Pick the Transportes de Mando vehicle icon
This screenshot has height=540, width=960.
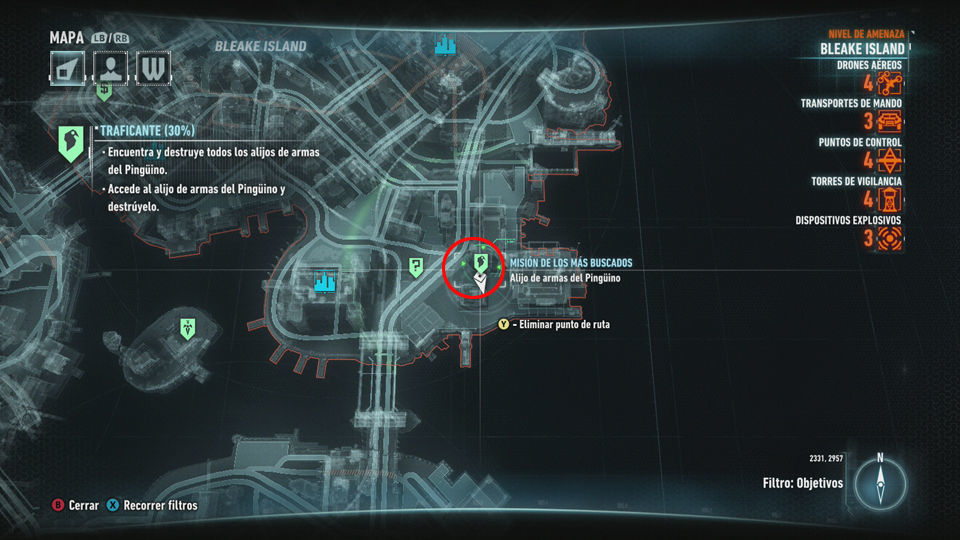[890, 122]
